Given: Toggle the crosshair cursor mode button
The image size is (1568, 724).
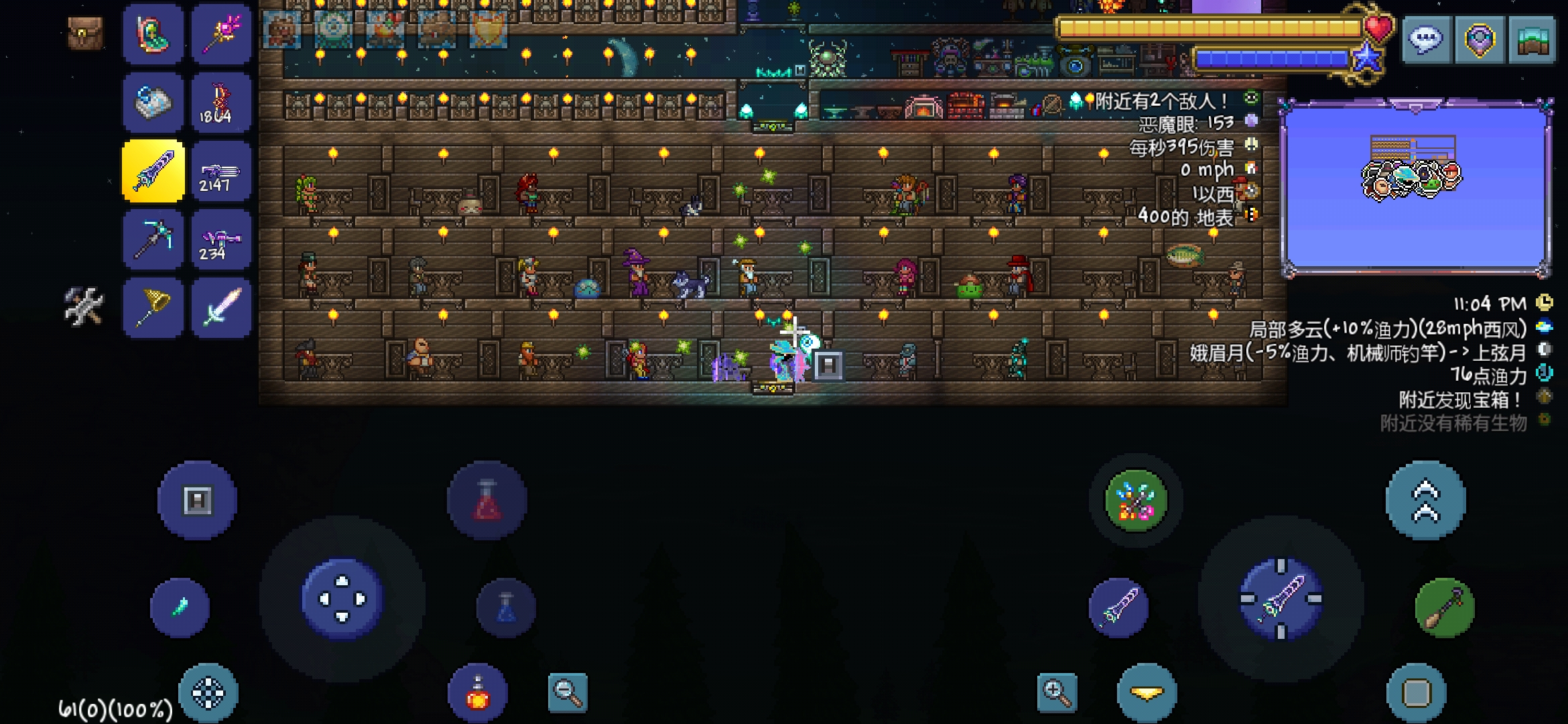Looking at the screenshot, I should coord(208,693).
